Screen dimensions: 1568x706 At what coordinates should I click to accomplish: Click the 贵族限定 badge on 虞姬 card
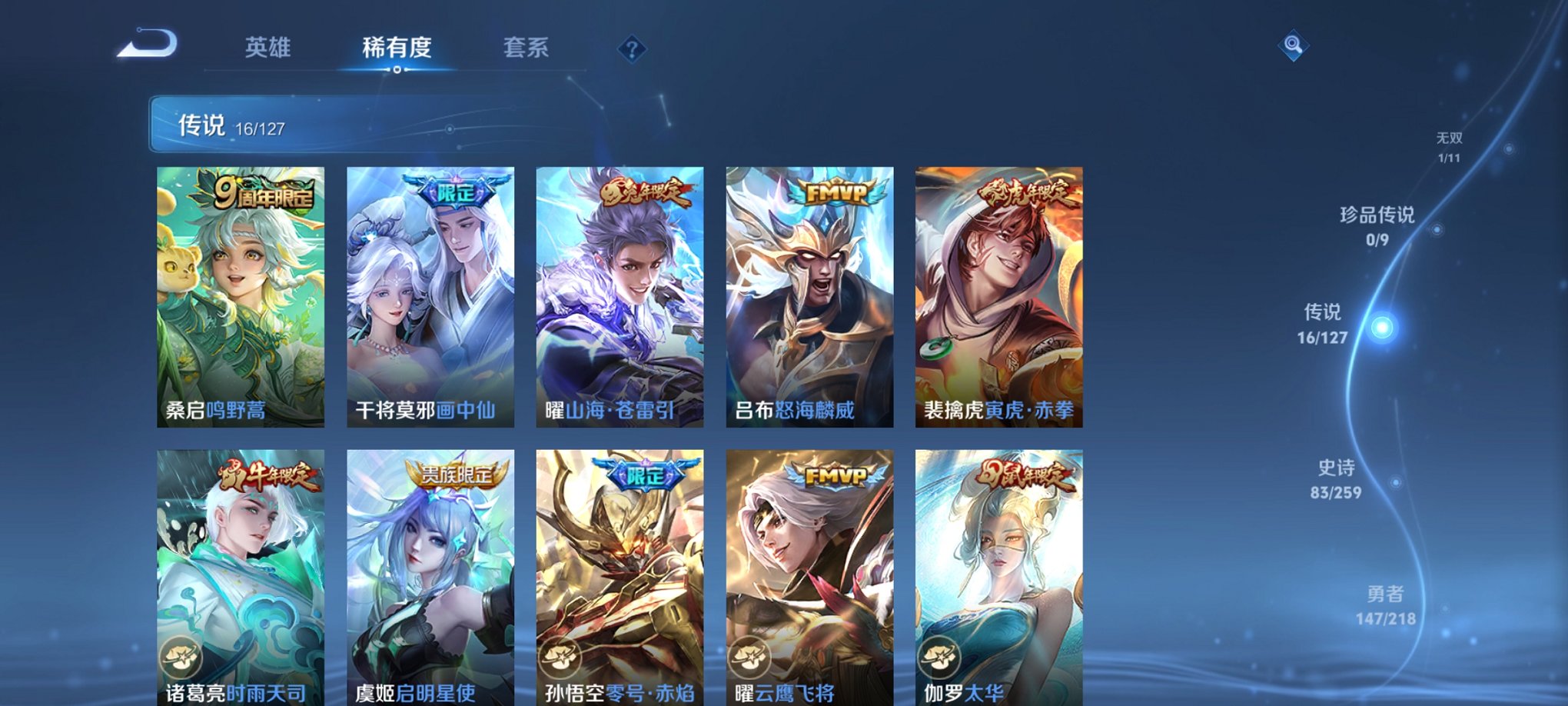[453, 478]
